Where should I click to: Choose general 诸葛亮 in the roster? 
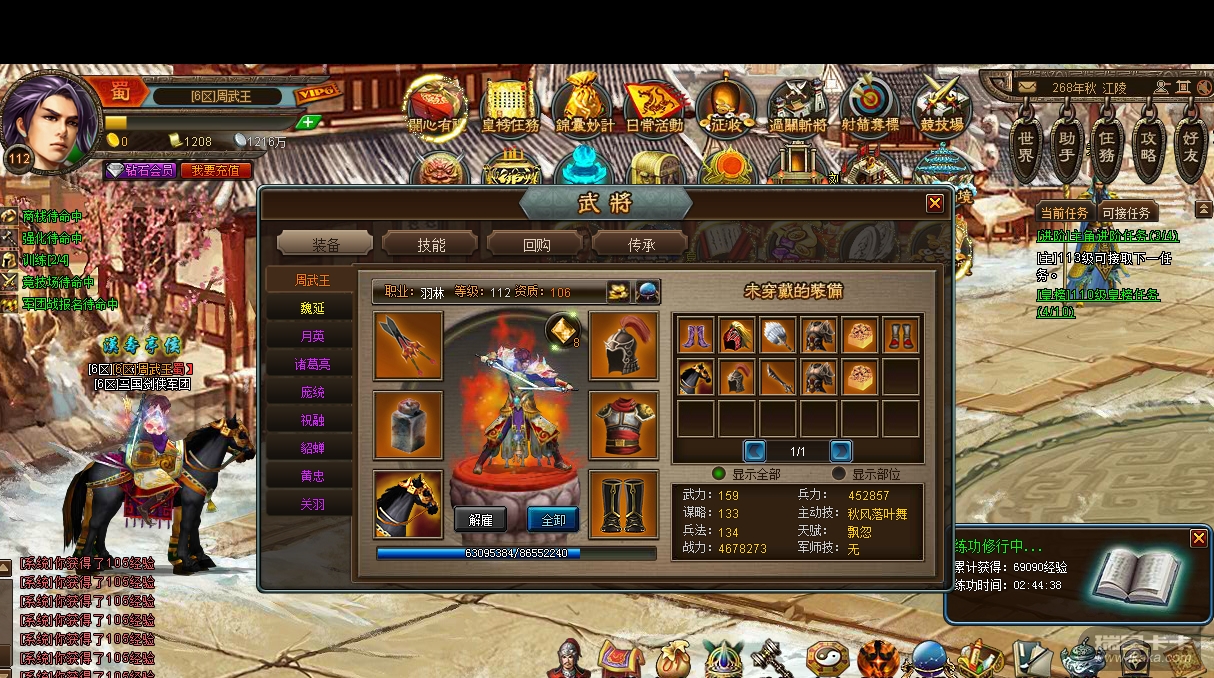[312, 365]
